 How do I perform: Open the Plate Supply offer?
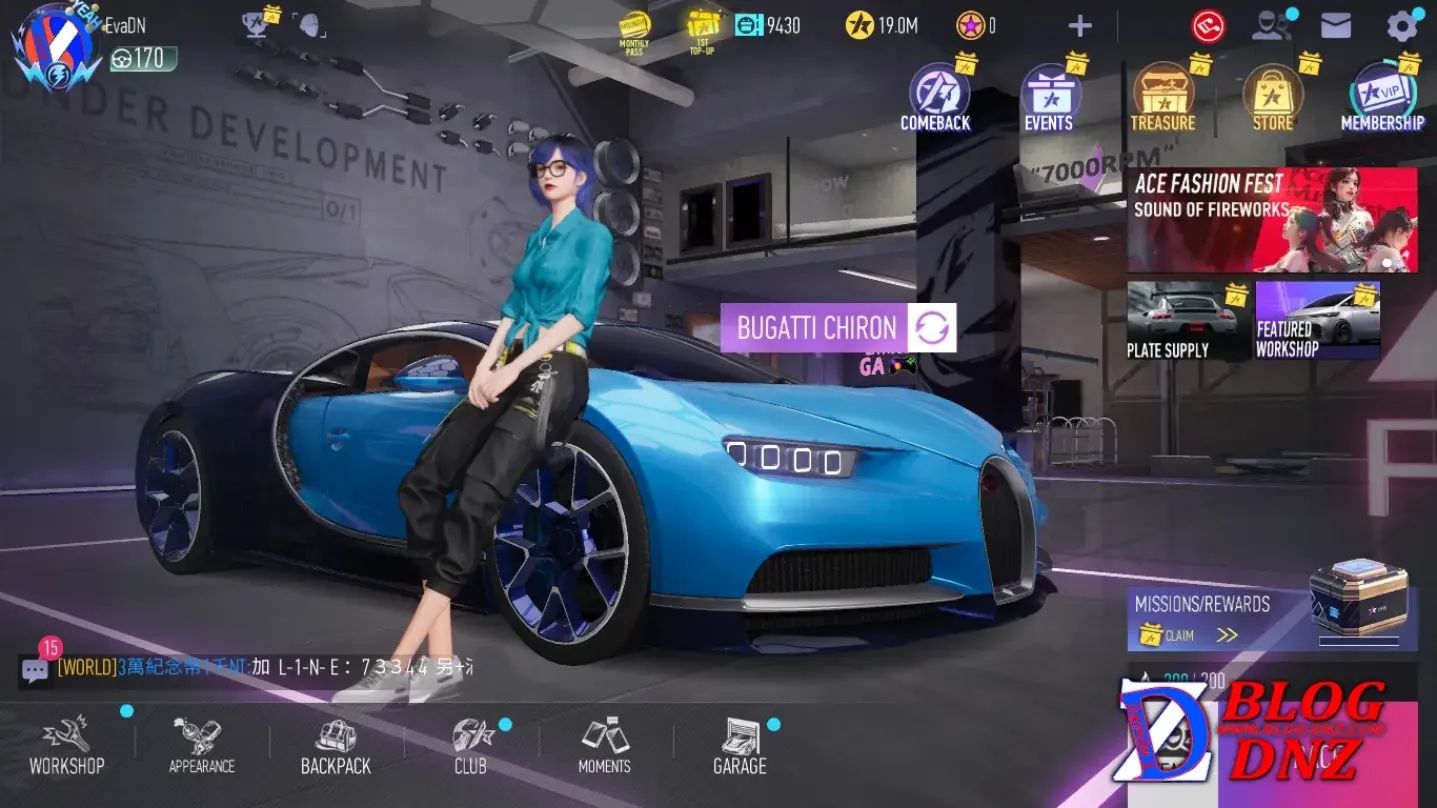(1188, 320)
